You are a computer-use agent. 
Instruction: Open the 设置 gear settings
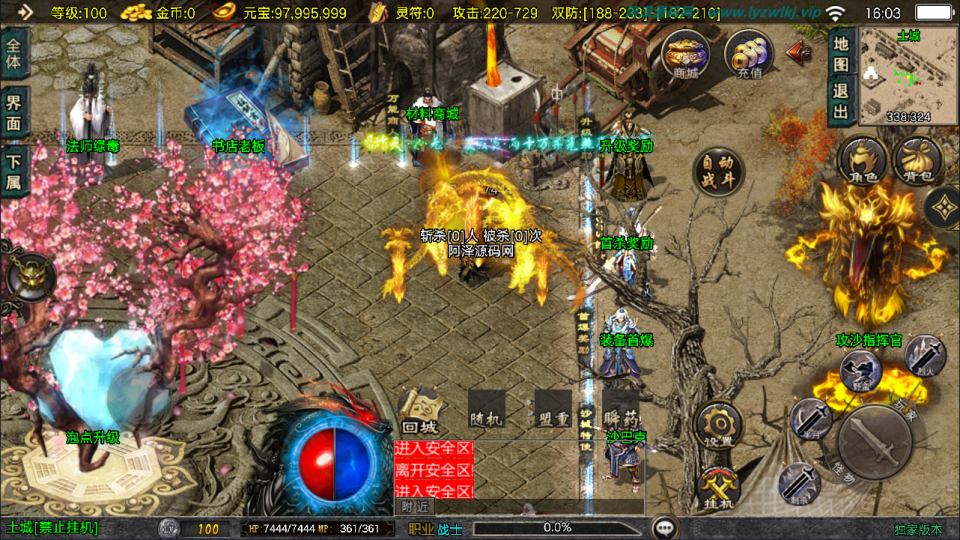click(717, 426)
